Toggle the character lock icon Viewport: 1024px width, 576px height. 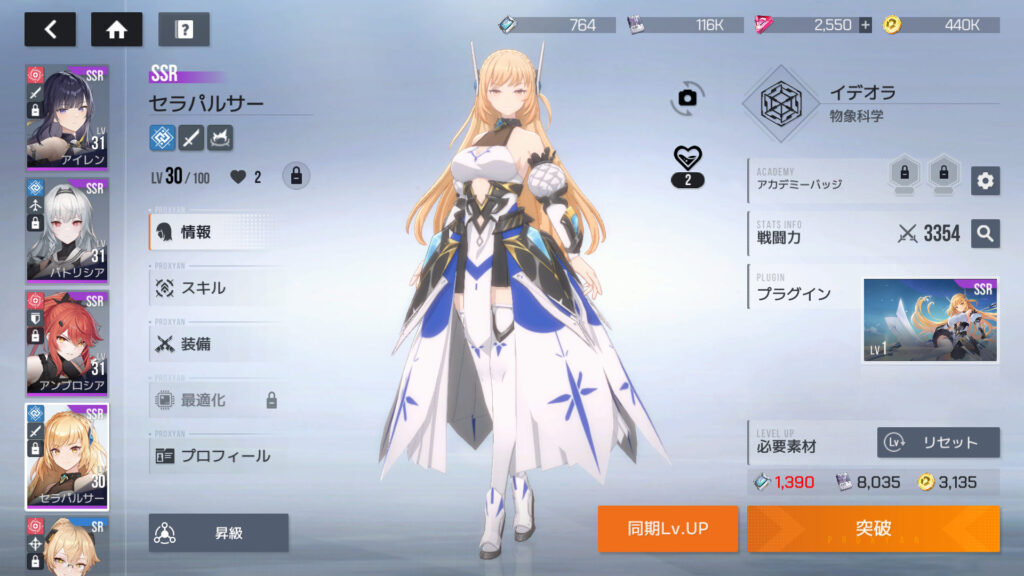point(295,177)
